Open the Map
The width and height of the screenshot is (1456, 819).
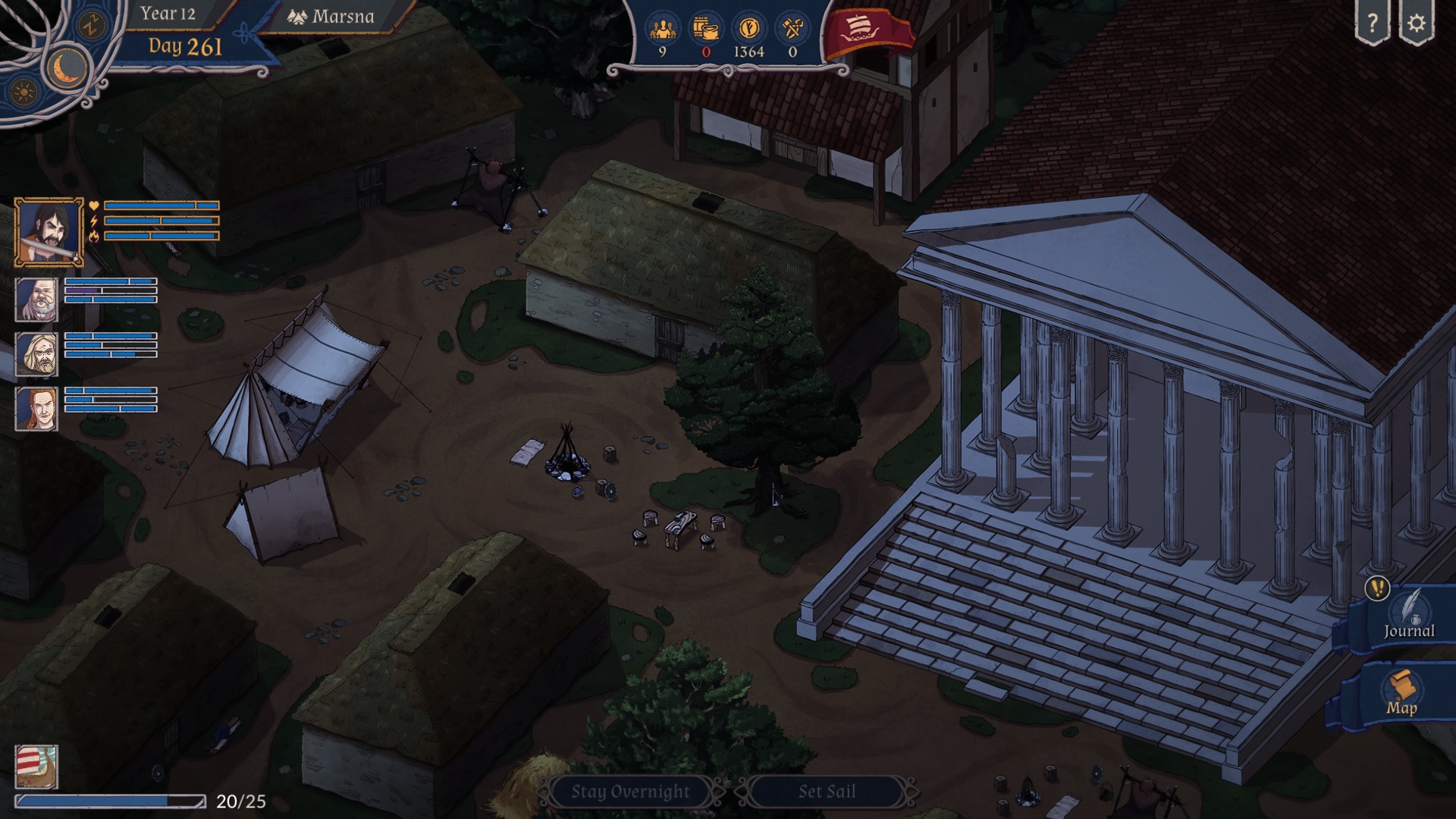pyautogui.click(x=1401, y=694)
